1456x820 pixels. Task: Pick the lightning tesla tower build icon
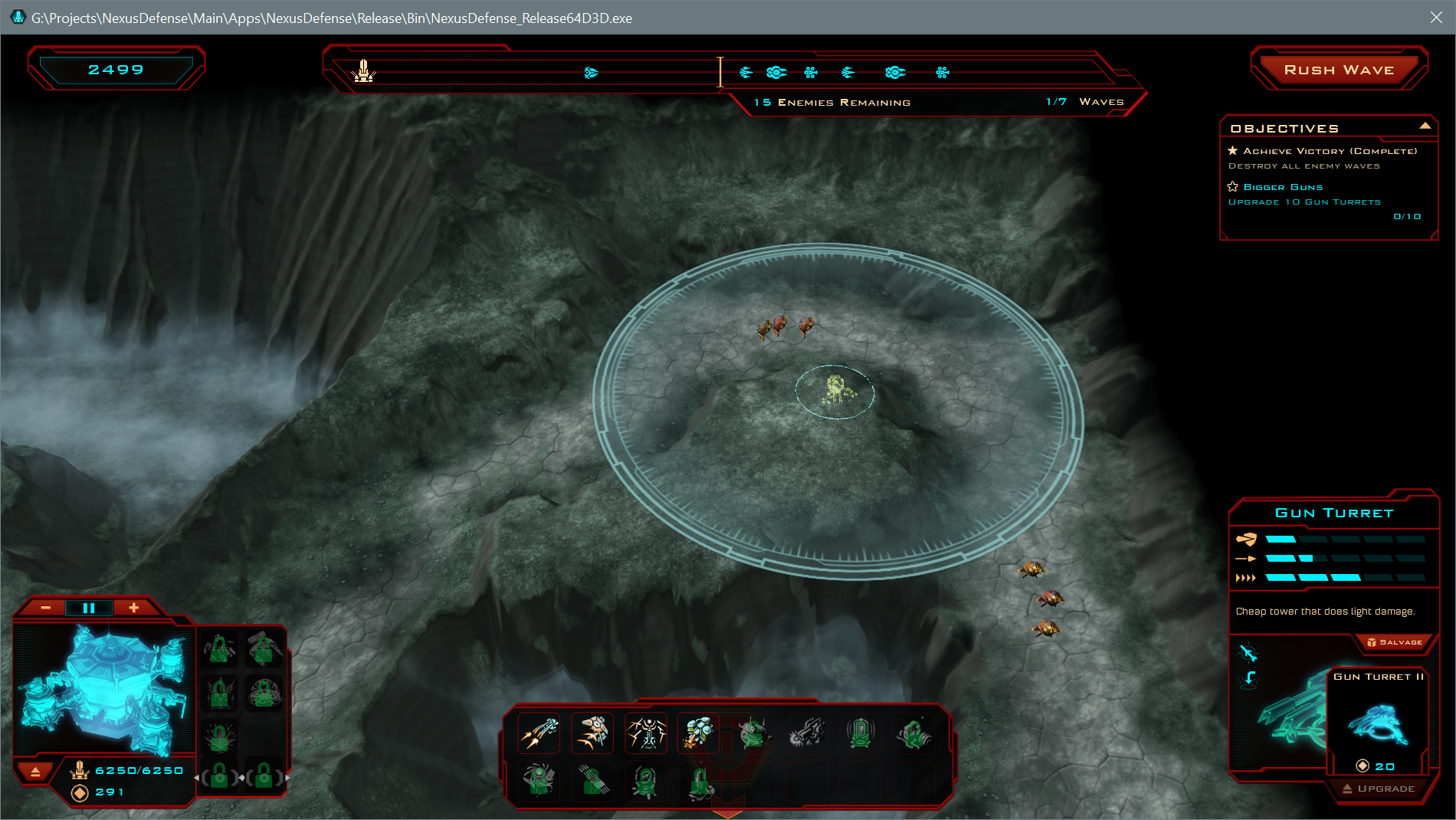[x=646, y=733]
